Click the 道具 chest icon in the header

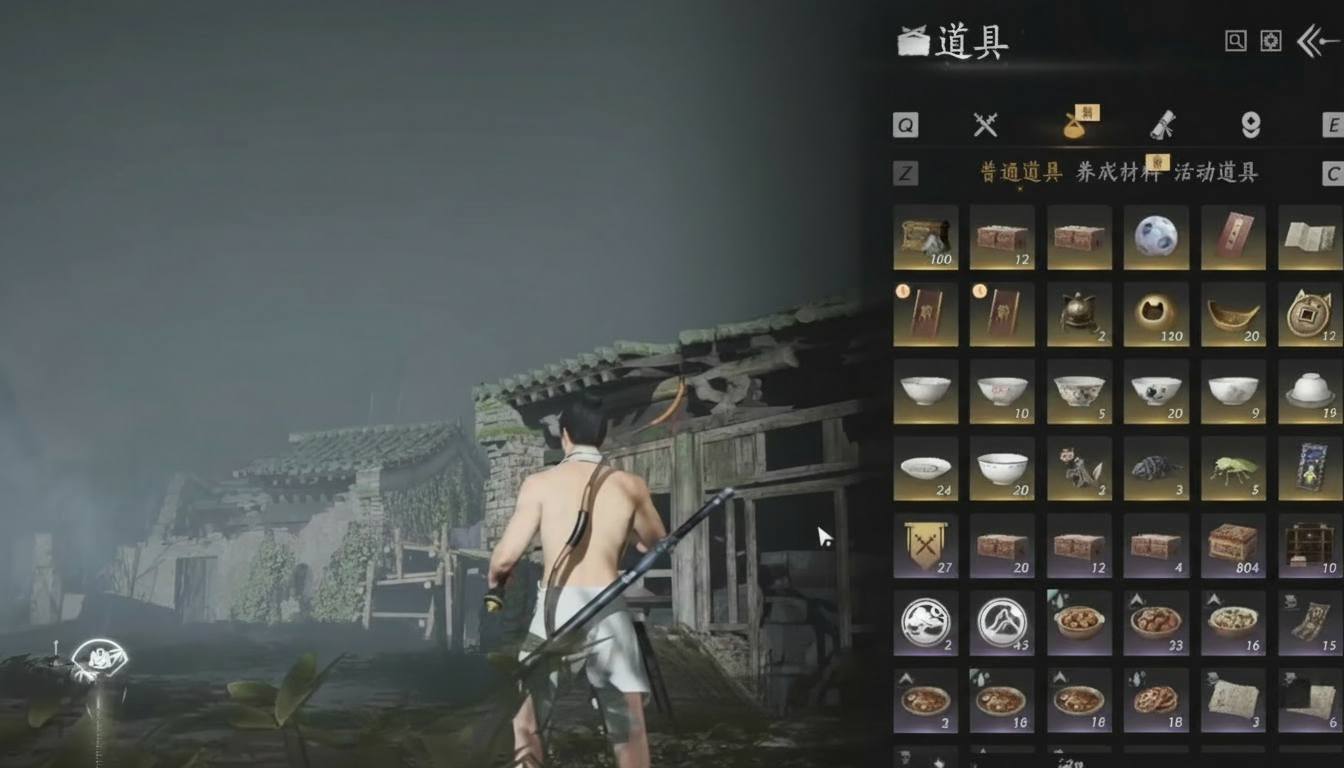(x=913, y=40)
